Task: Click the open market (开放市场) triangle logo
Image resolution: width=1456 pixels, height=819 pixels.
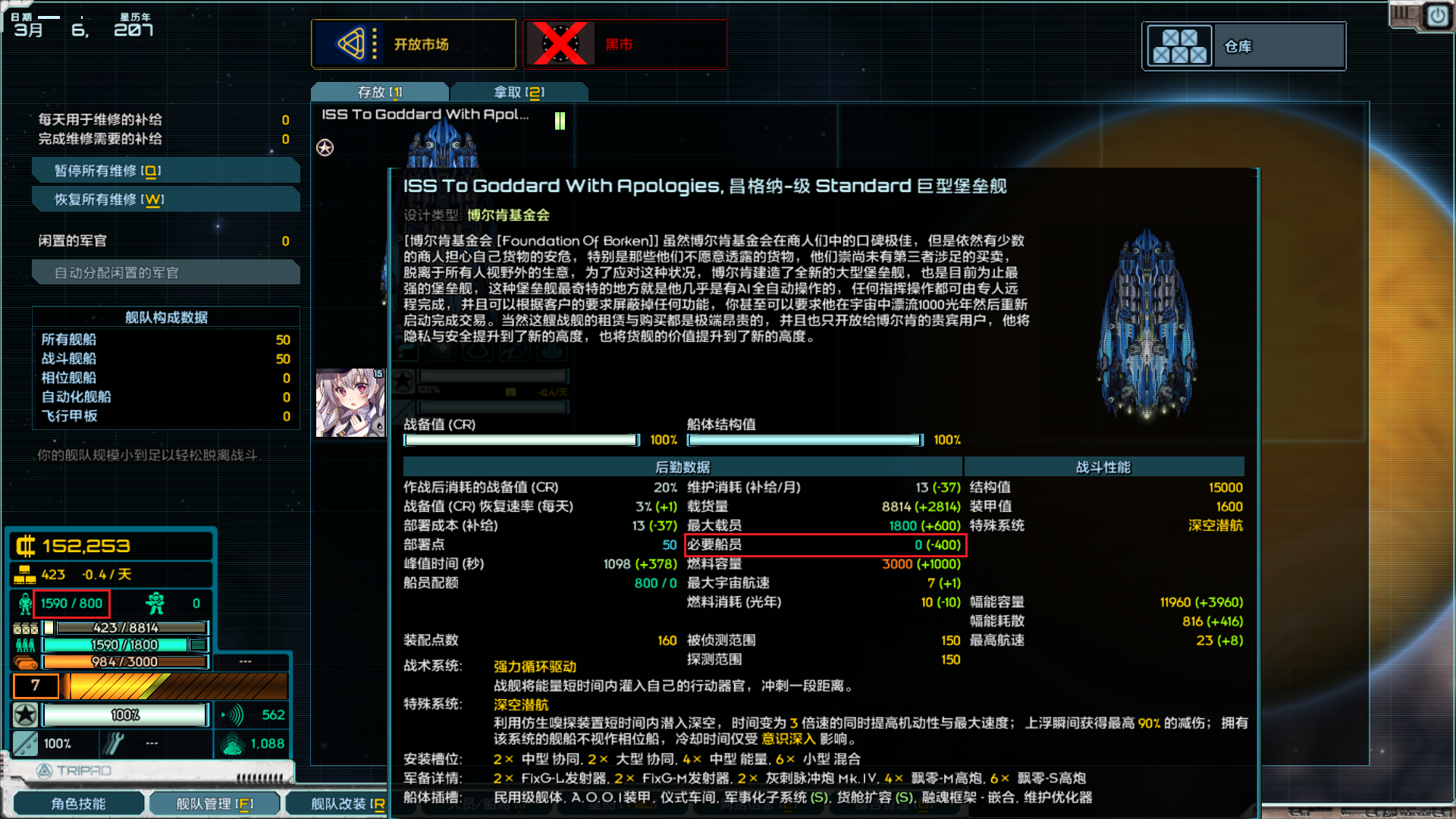Action: coord(351,44)
